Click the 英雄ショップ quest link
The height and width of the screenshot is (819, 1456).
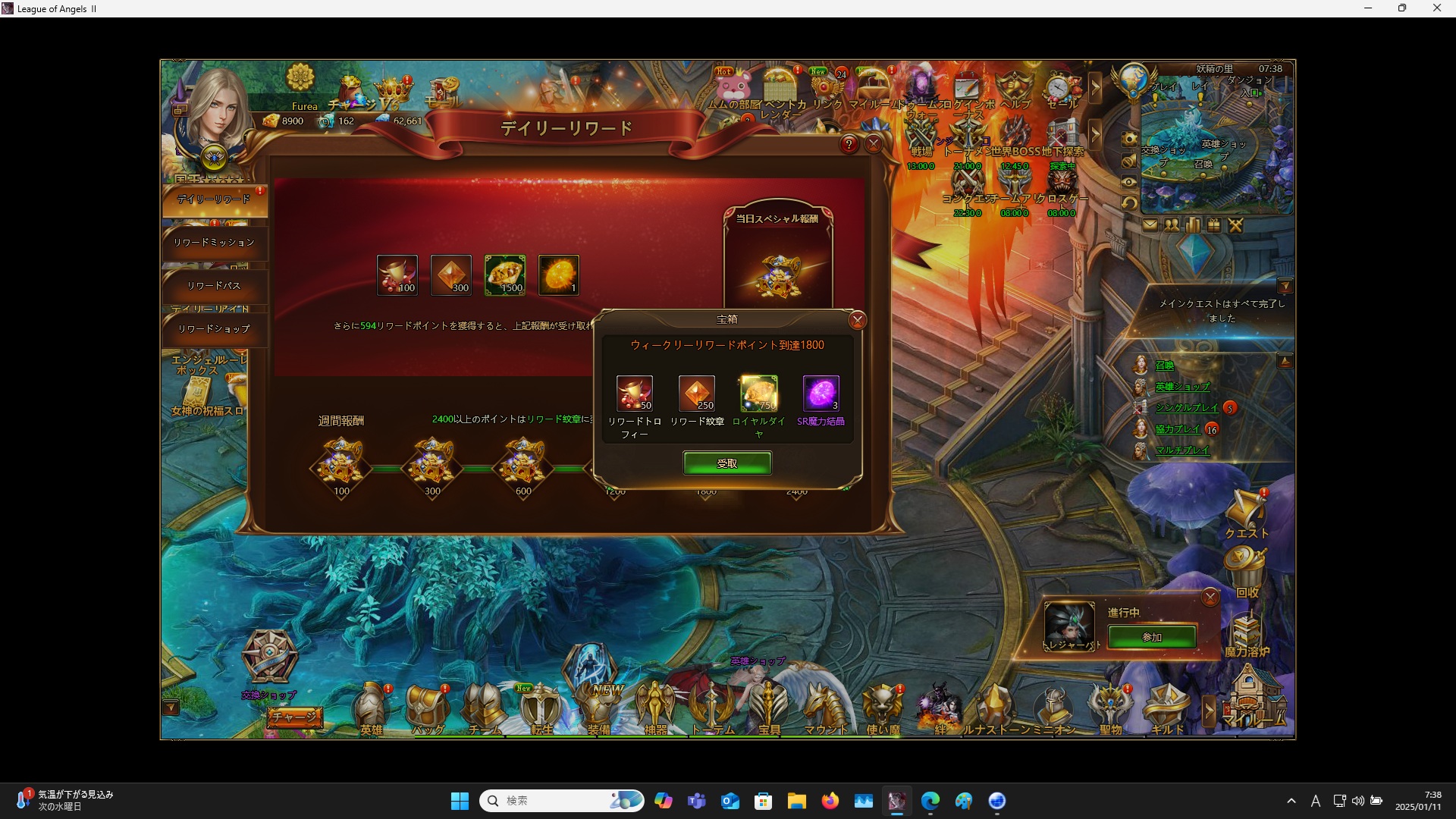click(1182, 387)
